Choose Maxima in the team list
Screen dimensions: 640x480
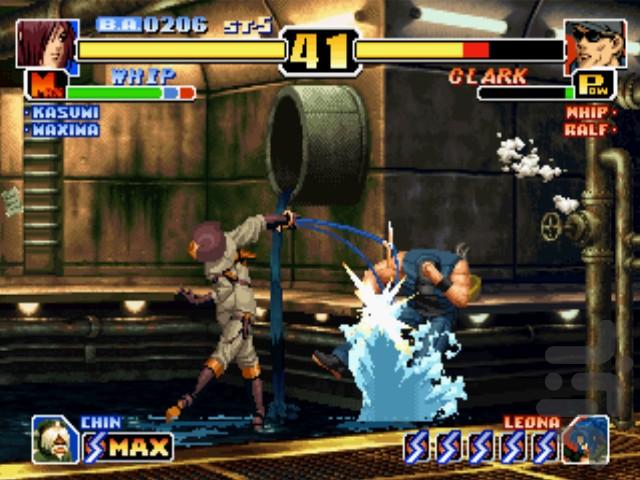64,130
